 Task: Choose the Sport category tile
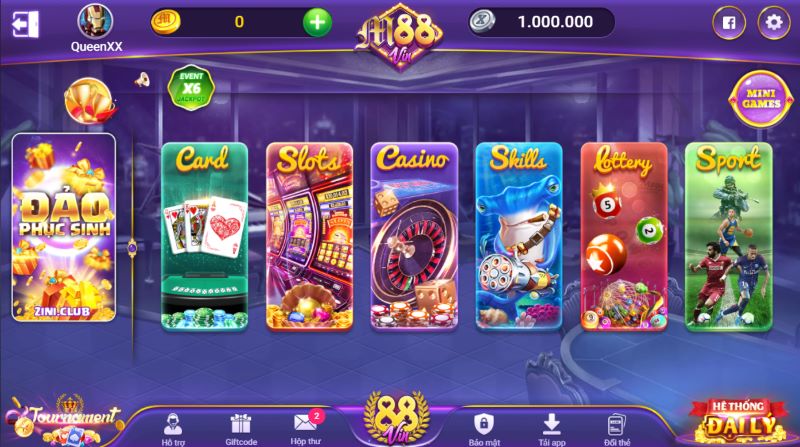click(729, 236)
